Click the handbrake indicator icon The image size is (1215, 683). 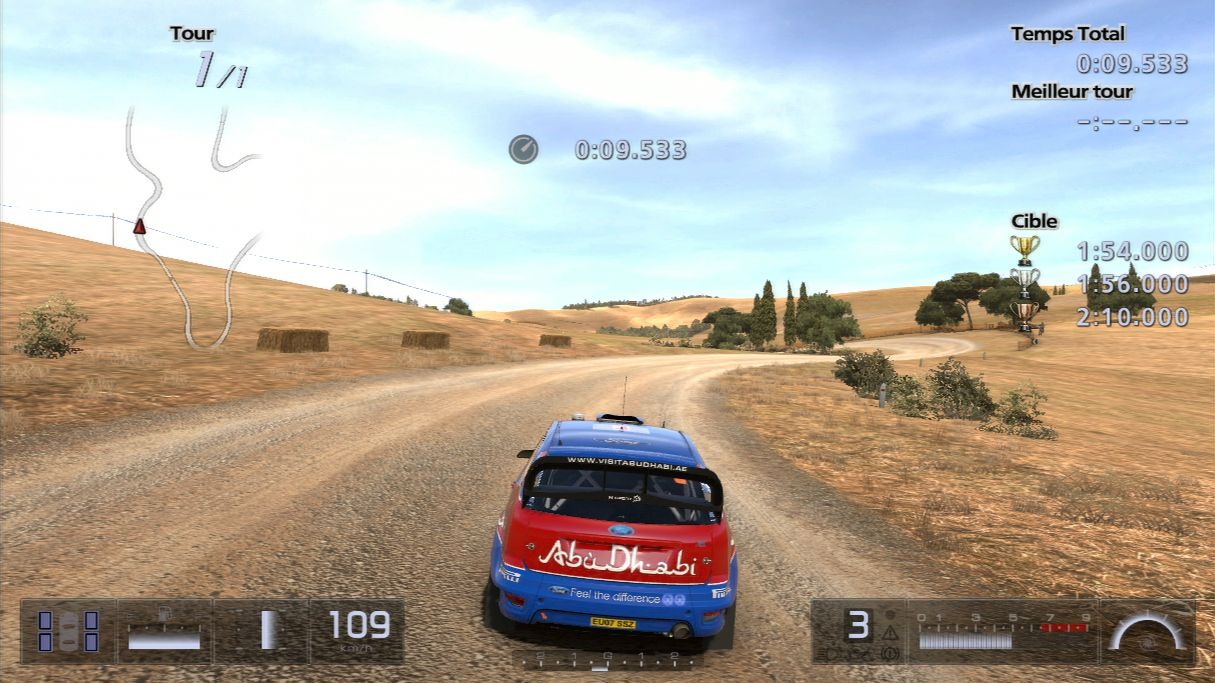tap(890, 653)
